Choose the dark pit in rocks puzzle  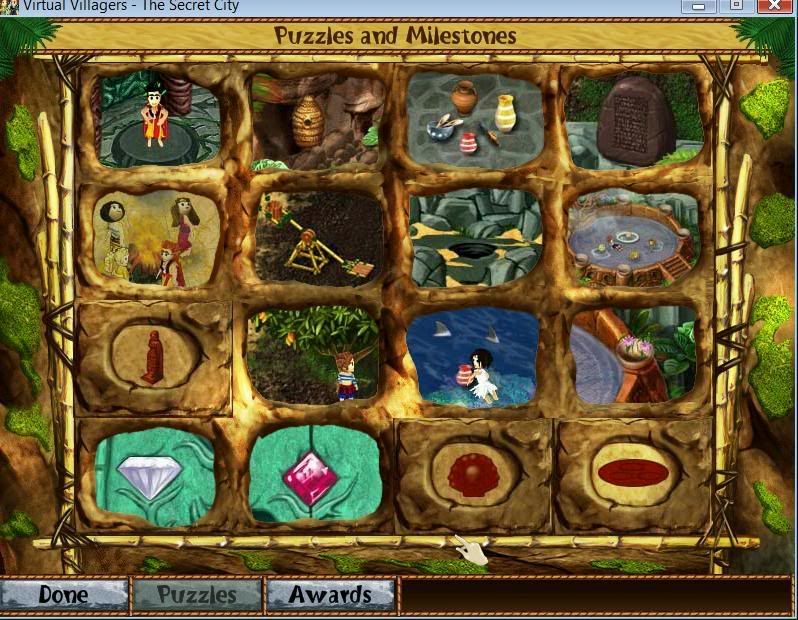(476, 238)
